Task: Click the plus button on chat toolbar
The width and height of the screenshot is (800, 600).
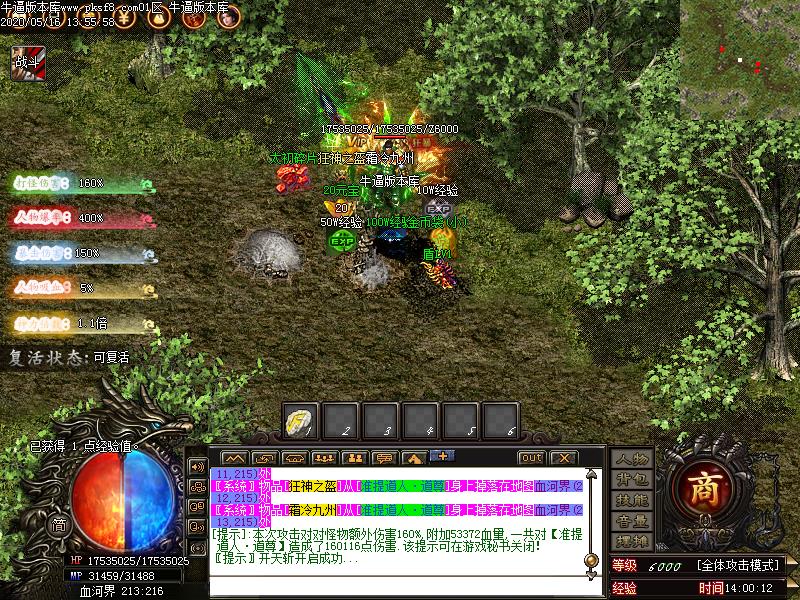Action: 442,457
